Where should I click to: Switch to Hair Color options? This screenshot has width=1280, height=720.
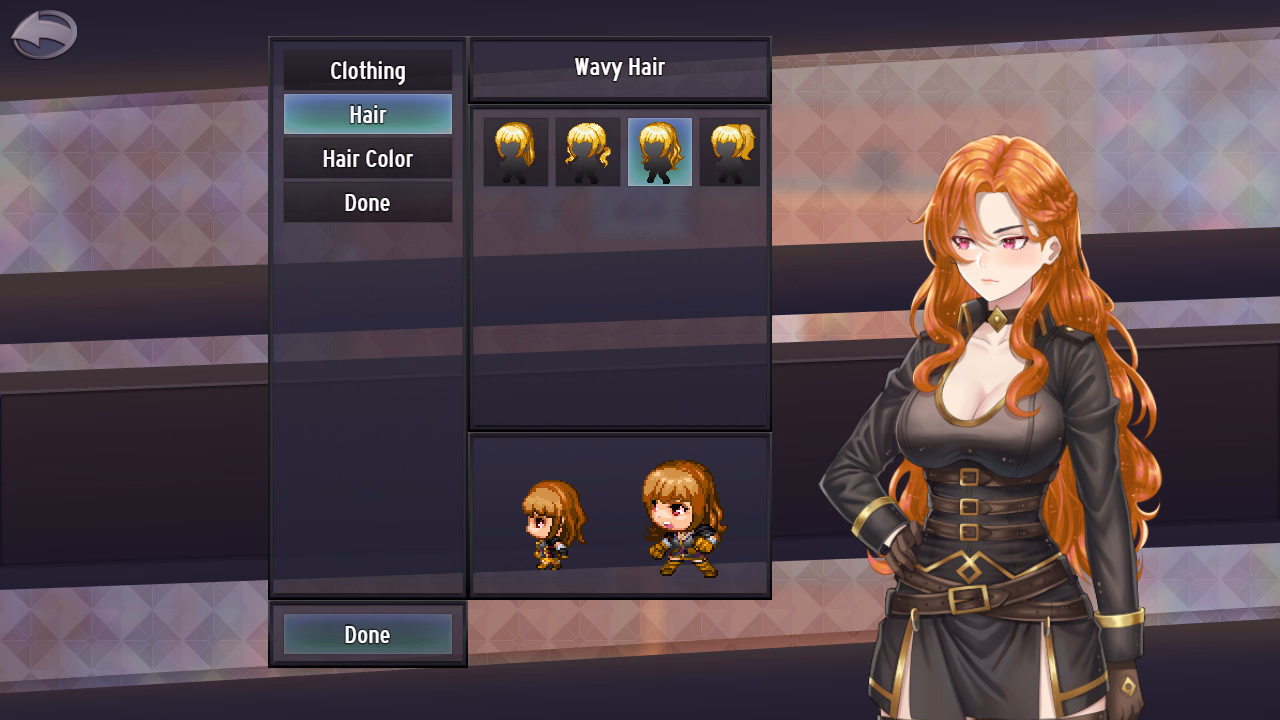[x=367, y=159]
